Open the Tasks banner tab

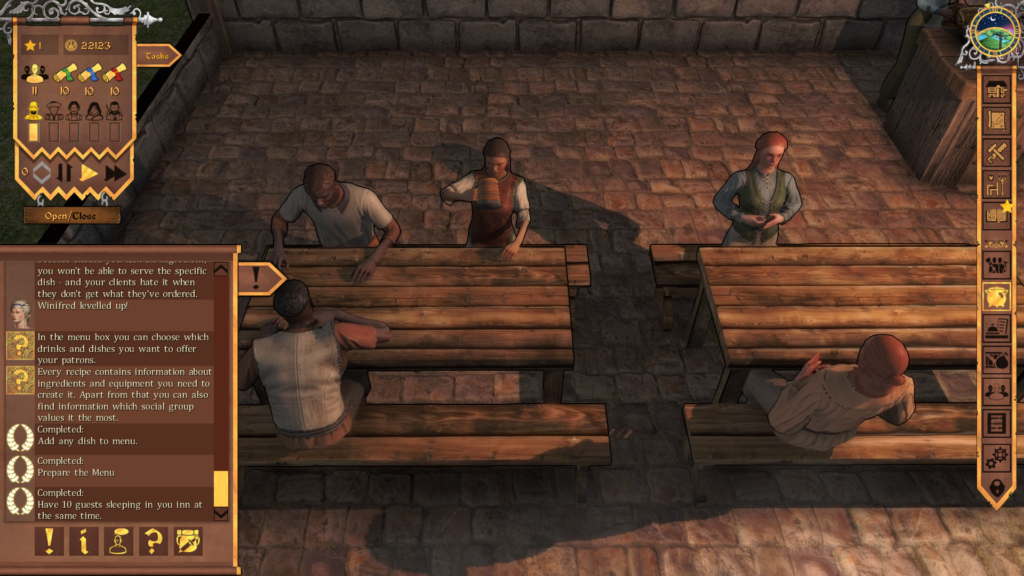pyautogui.click(x=157, y=56)
